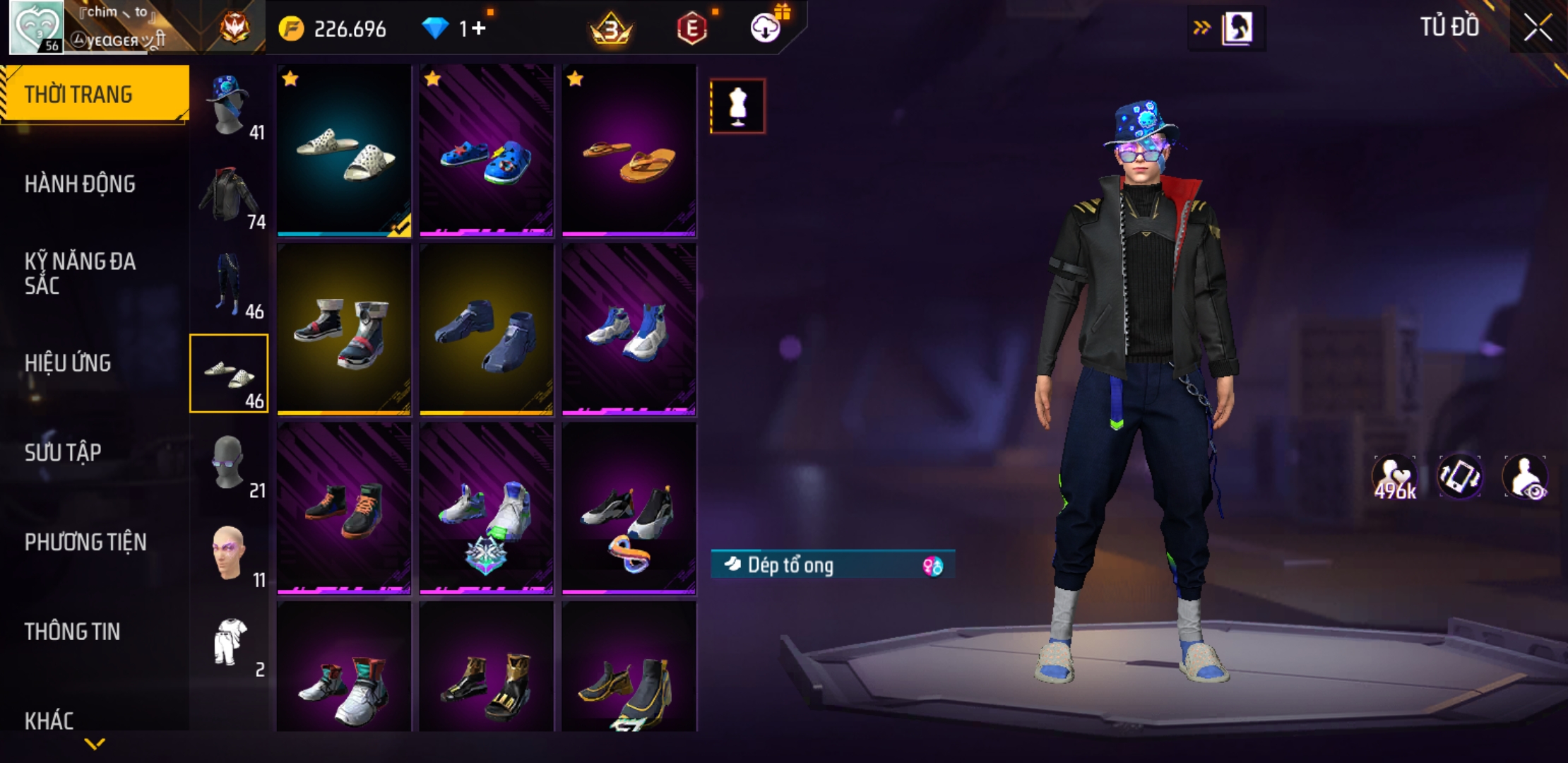Select the PHƯƠNG TIỆN menu entry
1568x763 pixels.
pyautogui.click(x=85, y=542)
